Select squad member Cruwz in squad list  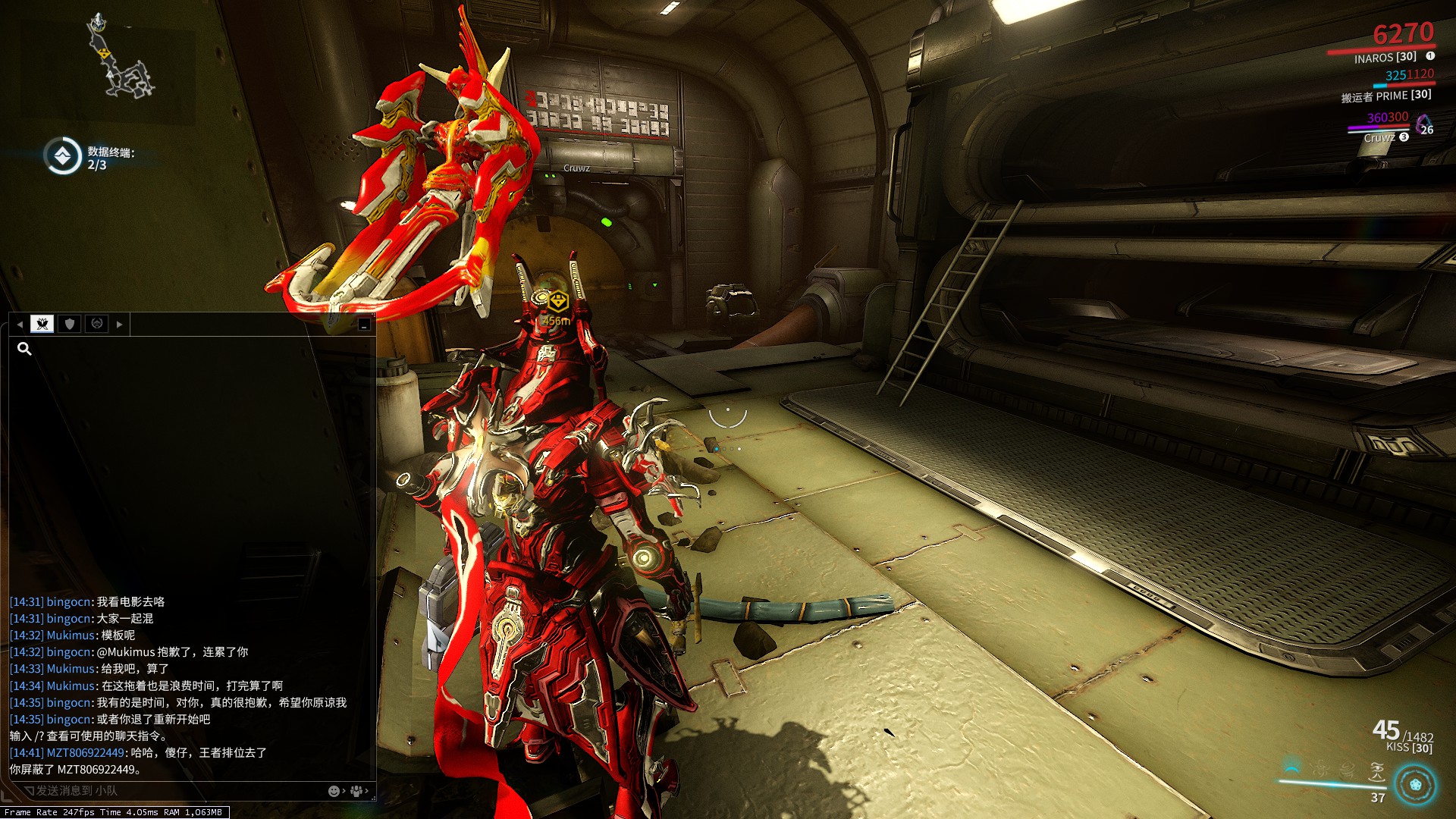[1379, 138]
